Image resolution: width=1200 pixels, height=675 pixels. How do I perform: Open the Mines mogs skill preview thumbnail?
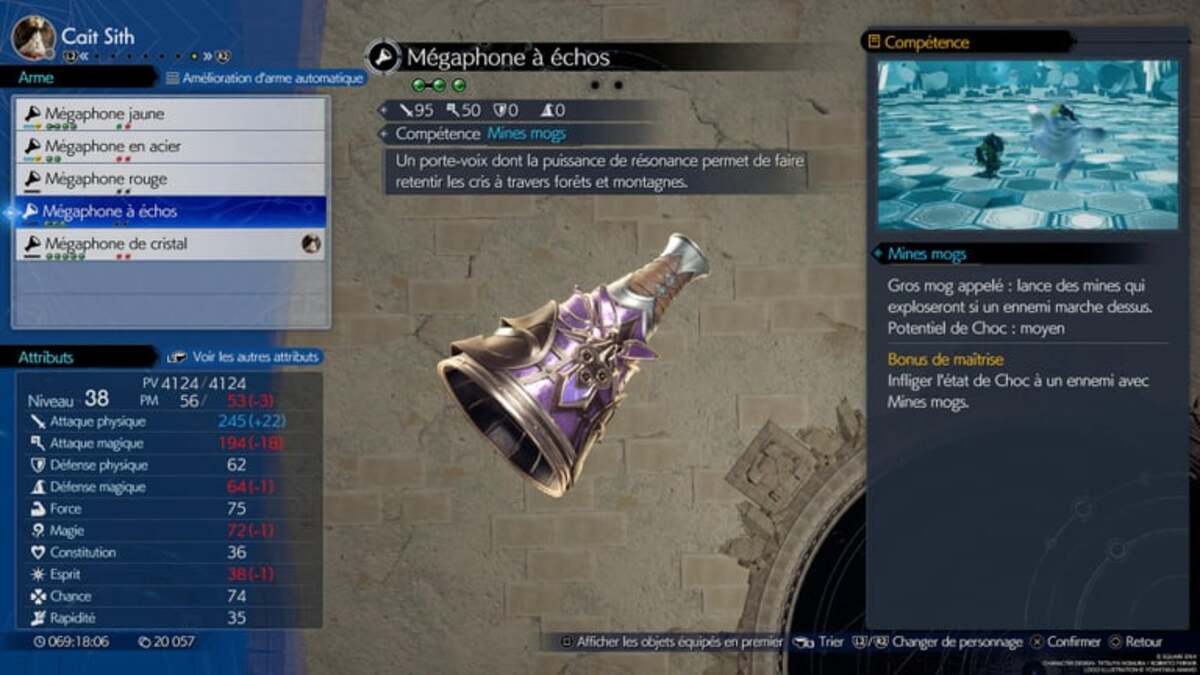click(x=1028, y=145)
